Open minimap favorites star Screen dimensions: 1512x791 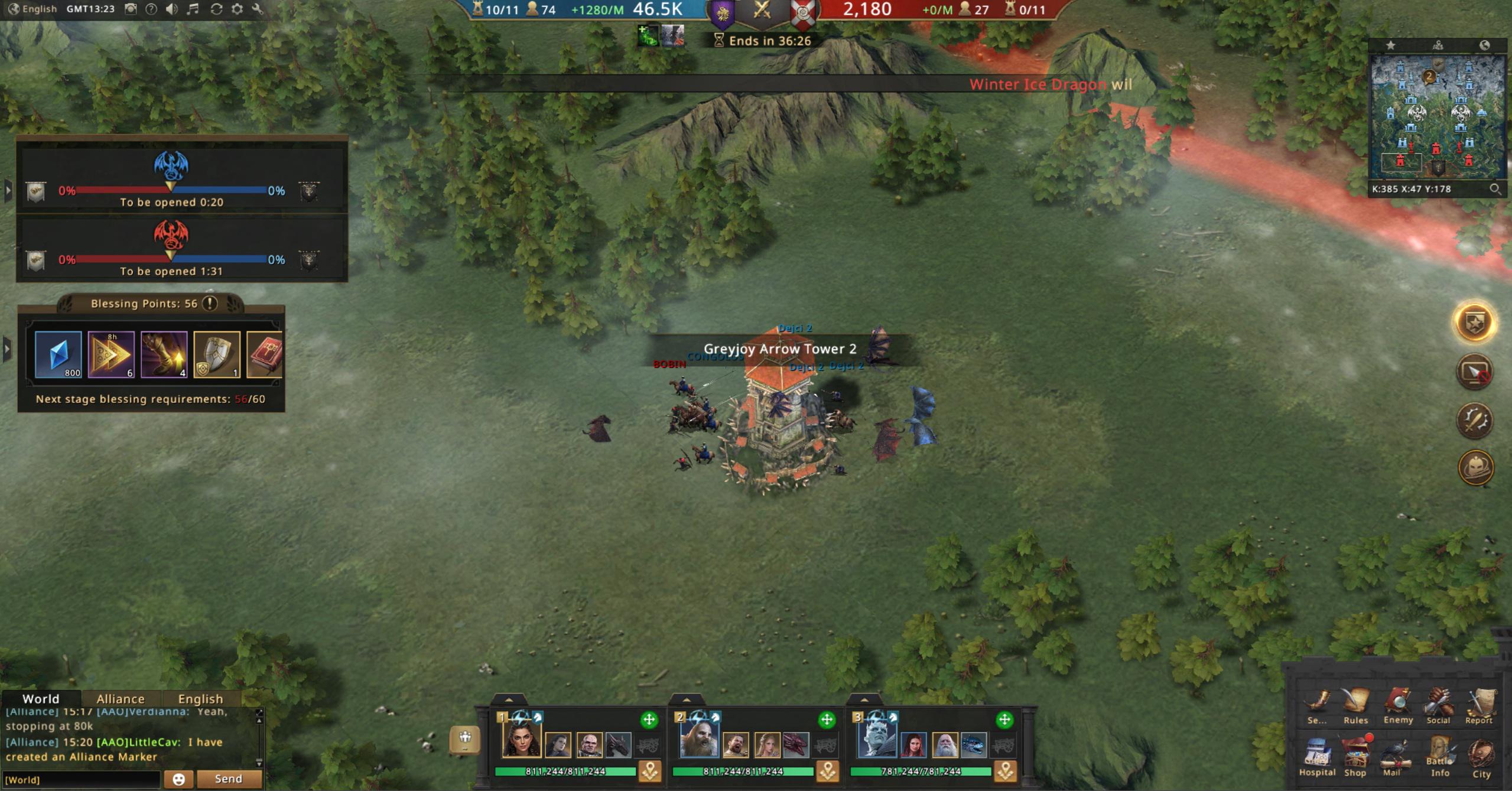click(x=1391, y=45)
